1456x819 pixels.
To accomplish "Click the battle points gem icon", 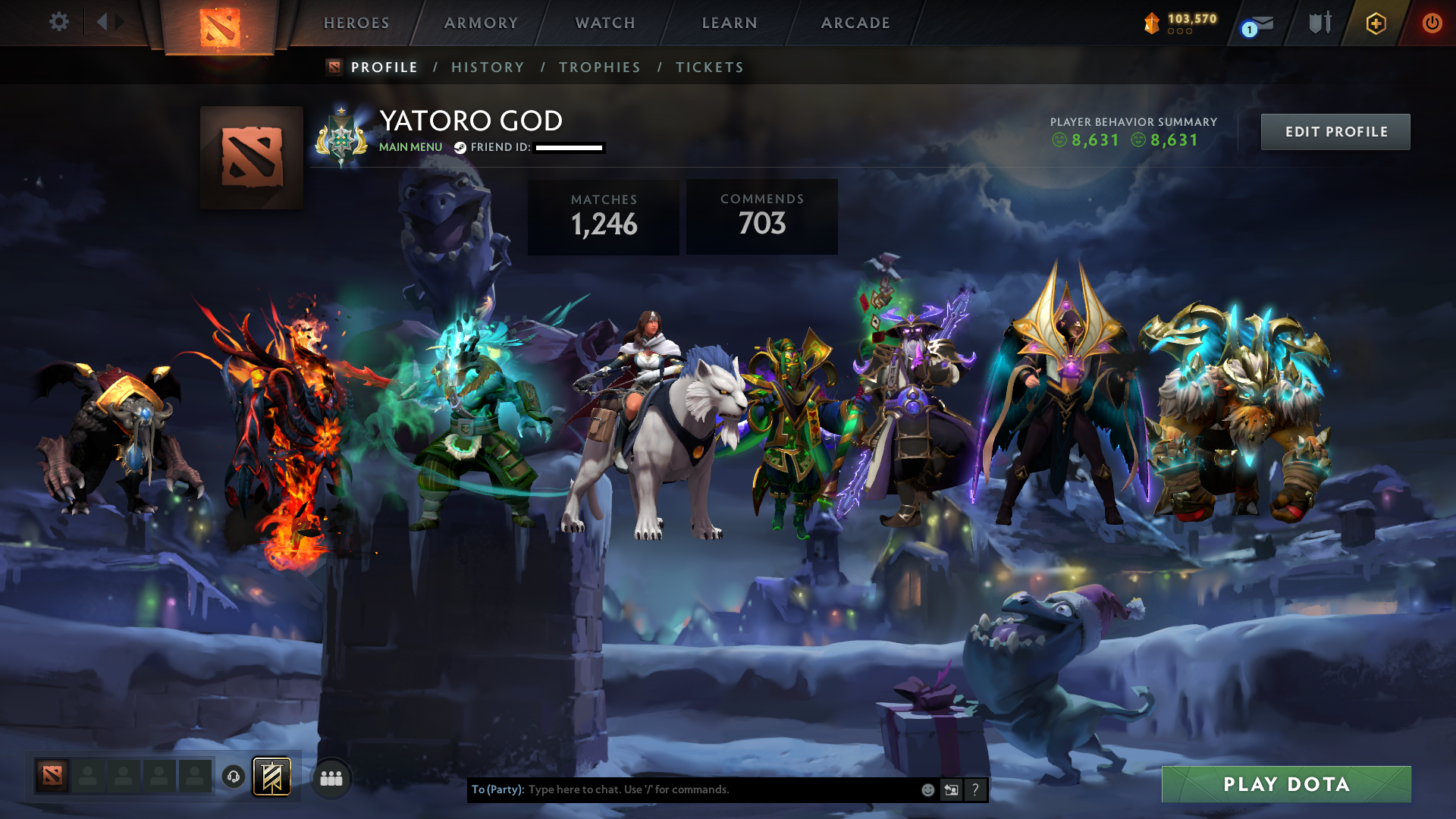I will coord(1150,23).
